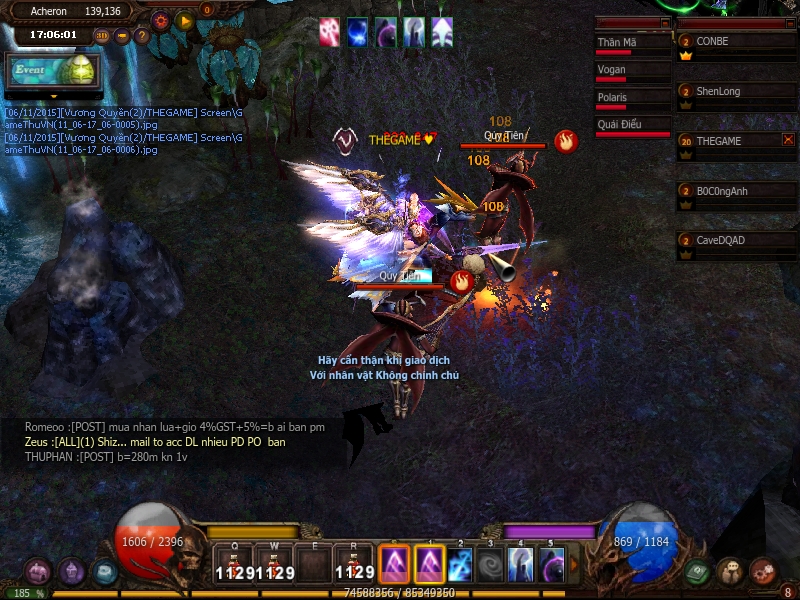
Task: Activate the grey swirl skill in slot 3
Action: click(x=490, y=565)
